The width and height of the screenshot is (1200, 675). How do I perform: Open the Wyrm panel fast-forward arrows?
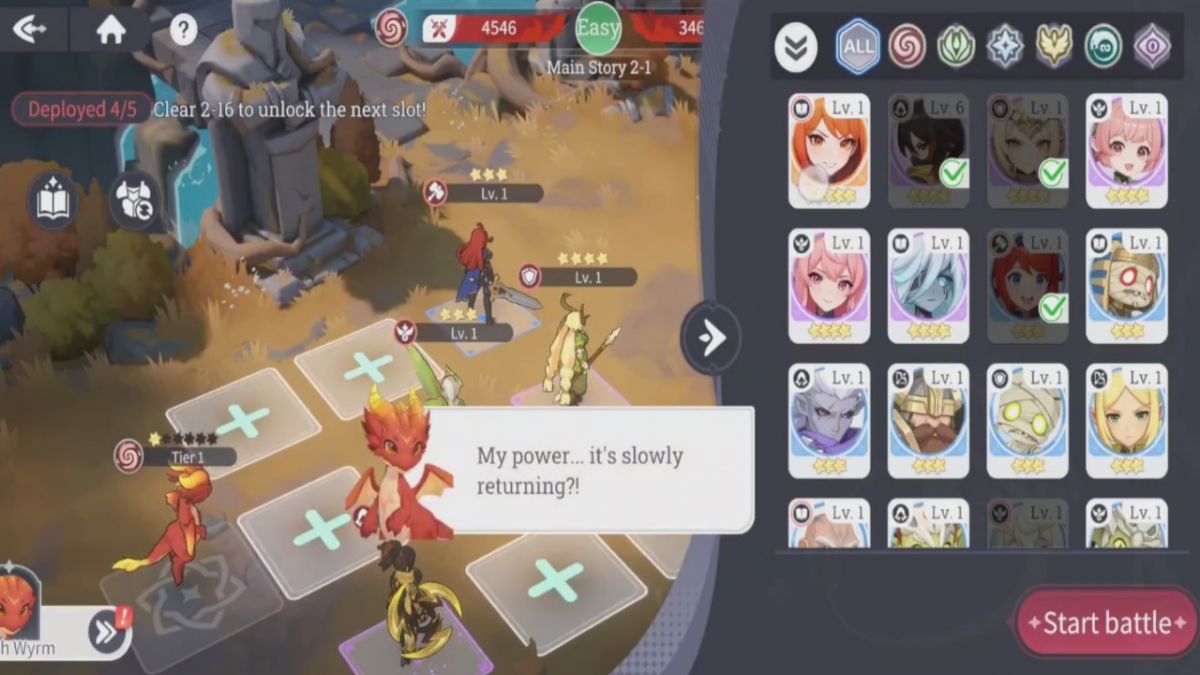click(104, 630)
